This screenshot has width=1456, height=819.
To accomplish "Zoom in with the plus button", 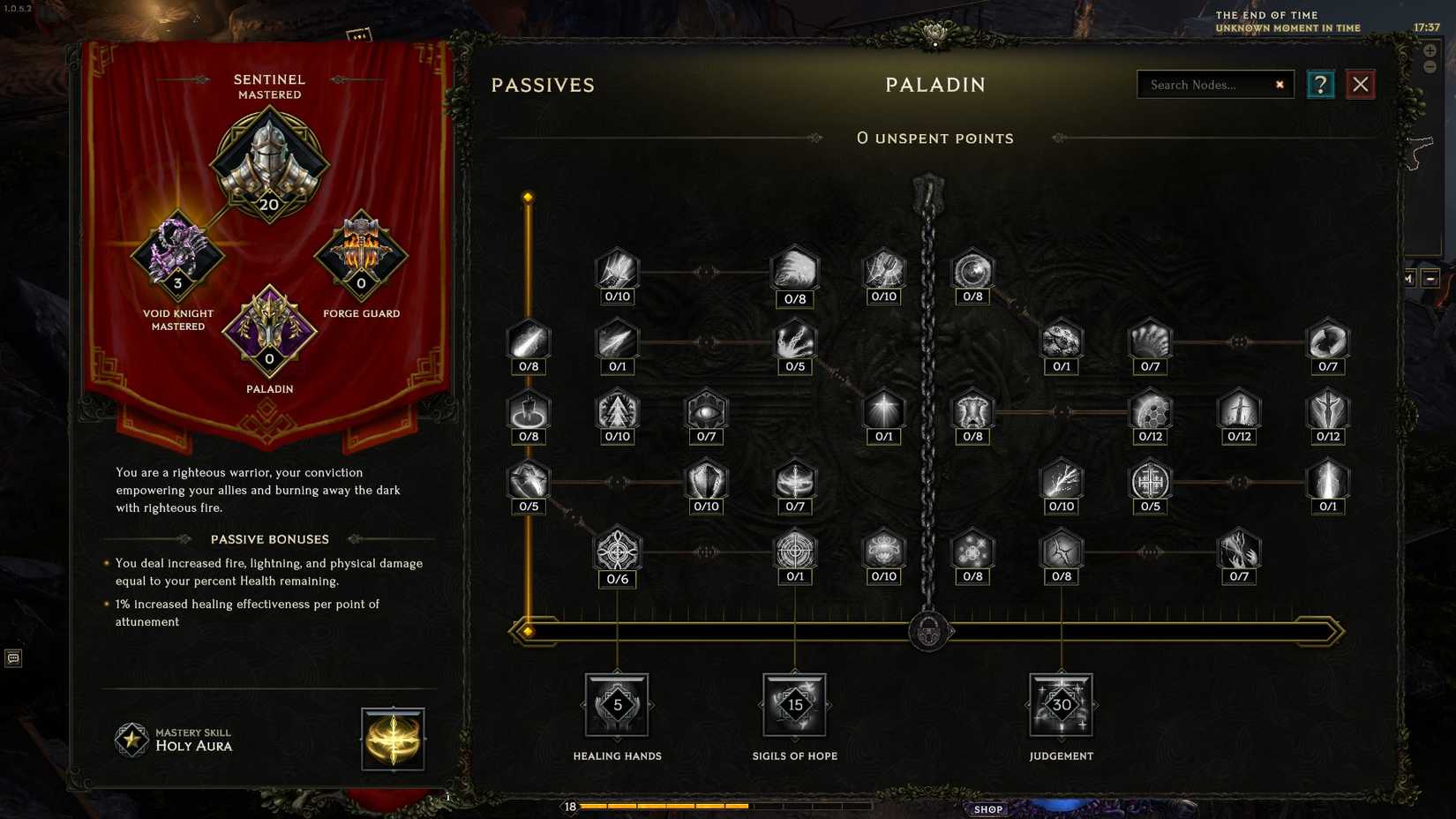I will point(1430,50).
